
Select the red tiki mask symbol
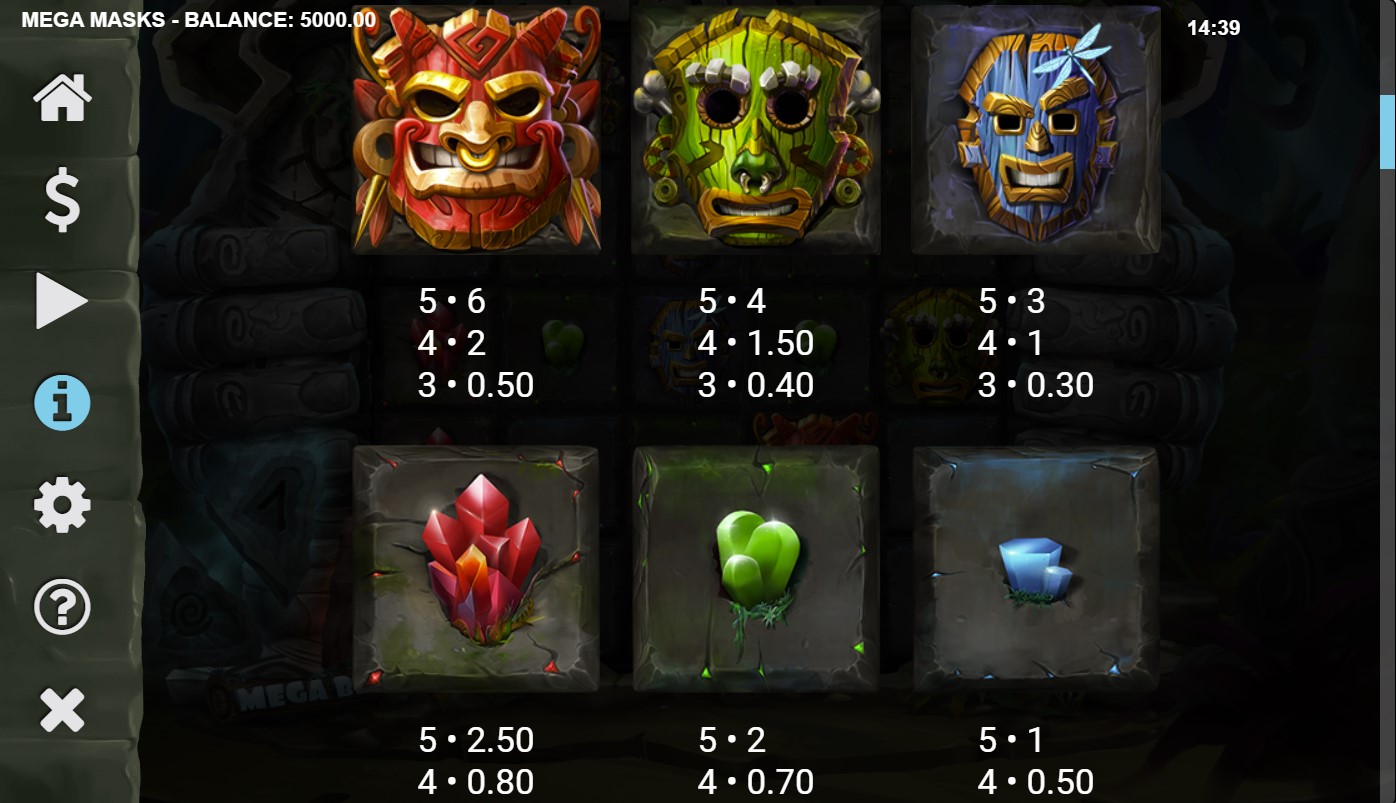477,130
